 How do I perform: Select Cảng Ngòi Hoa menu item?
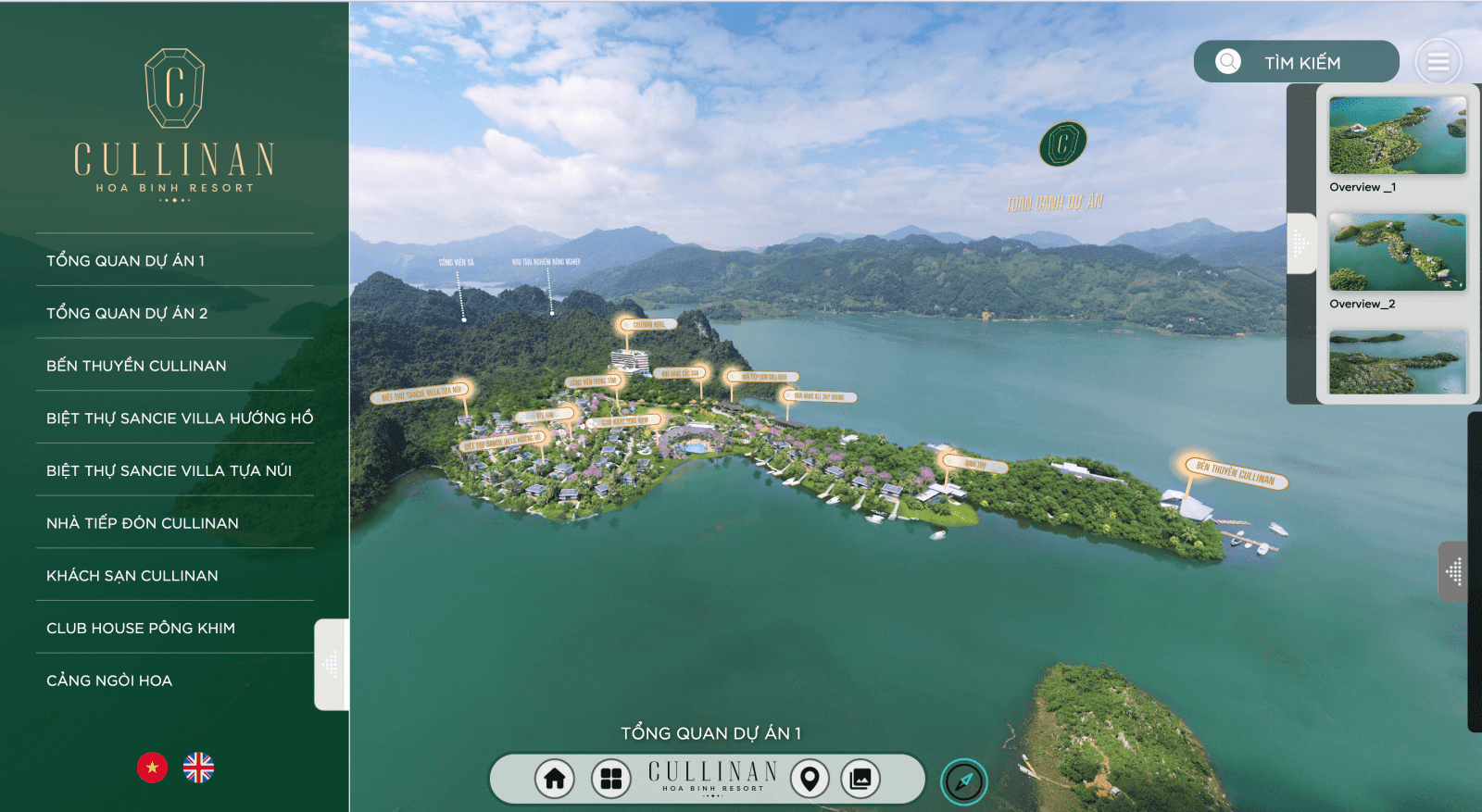coord(109,681)
